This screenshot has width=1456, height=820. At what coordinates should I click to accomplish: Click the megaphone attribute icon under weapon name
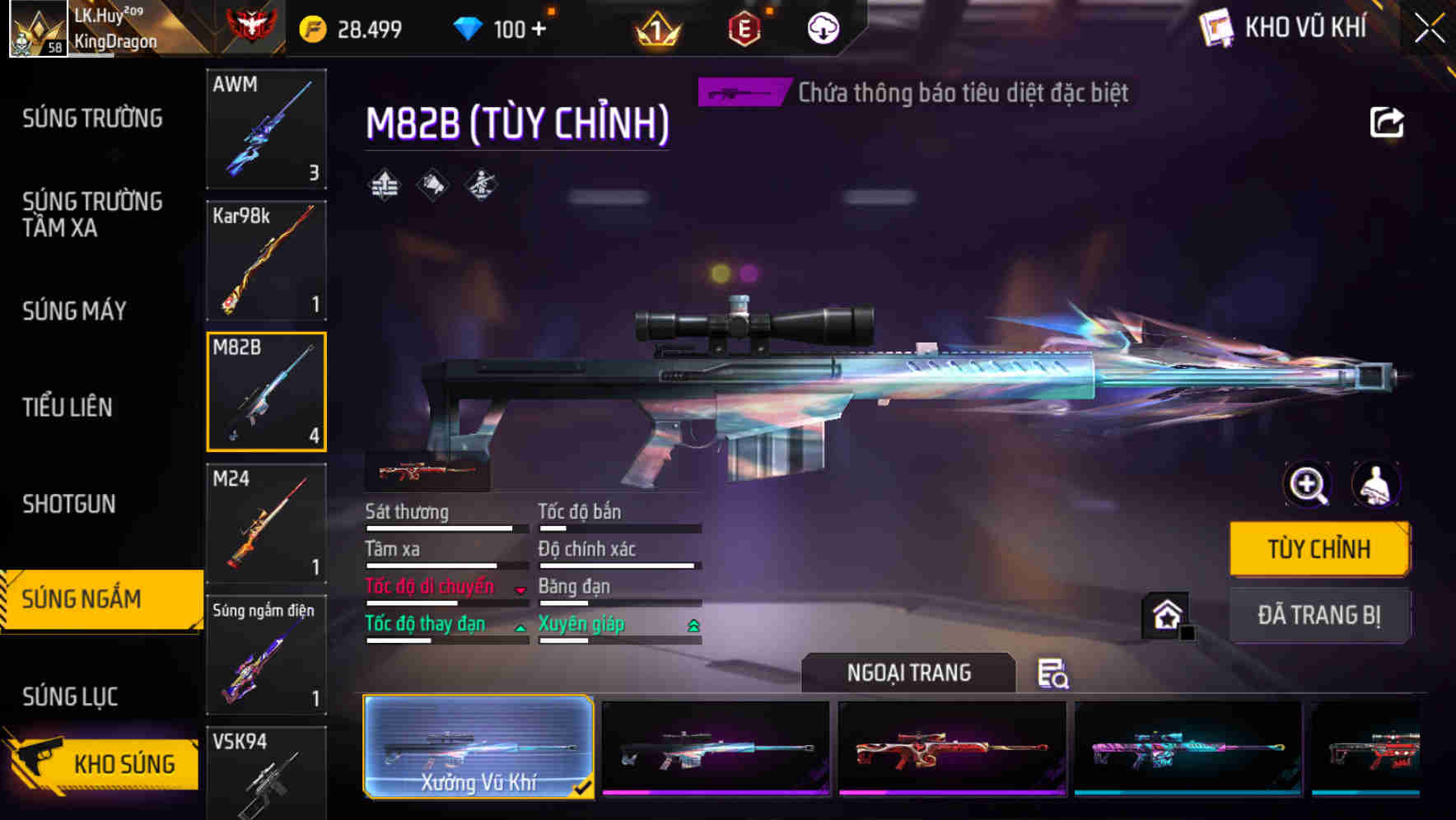coord(432,186)
